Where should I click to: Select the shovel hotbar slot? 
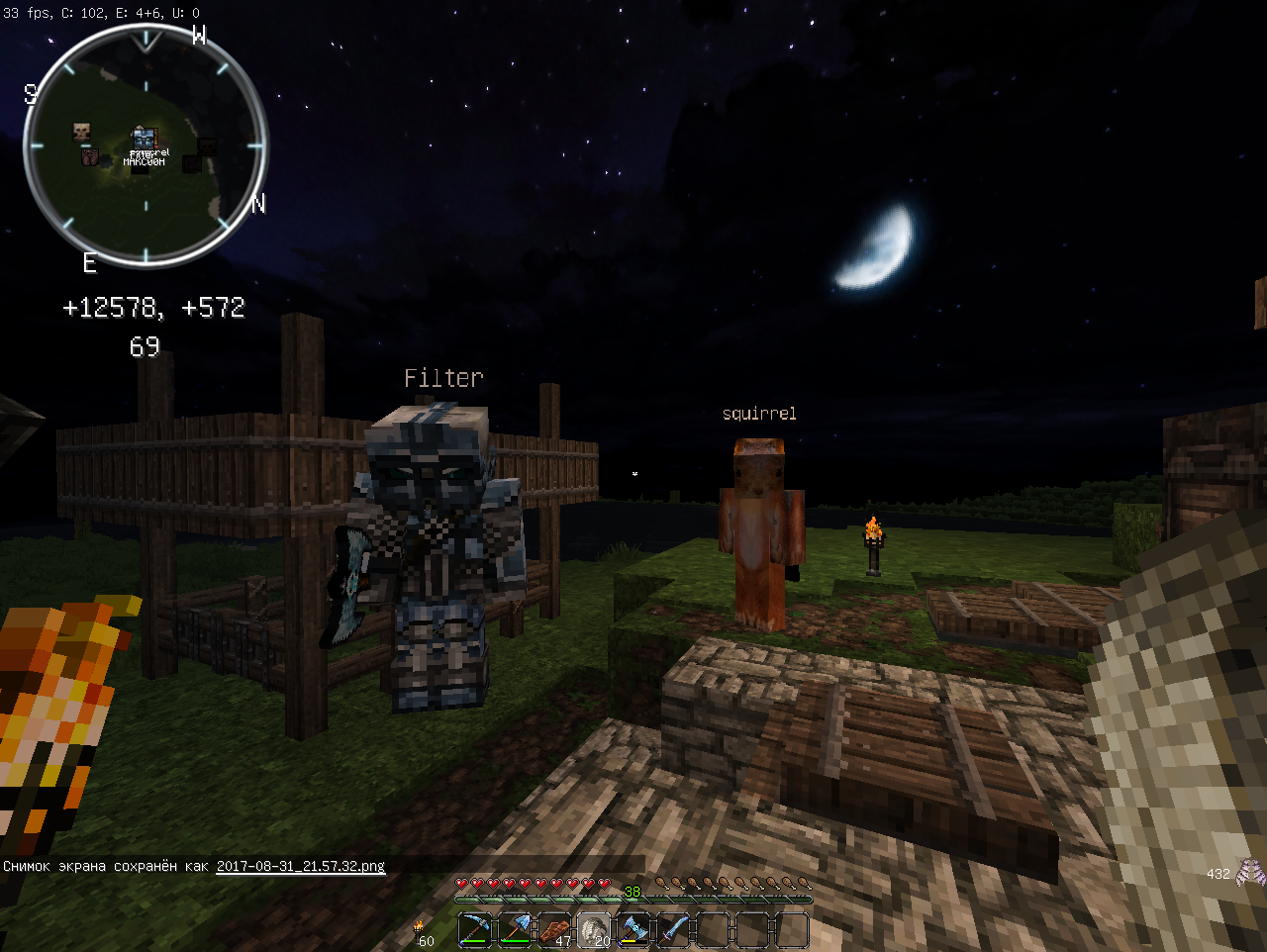tap(515, 931)
